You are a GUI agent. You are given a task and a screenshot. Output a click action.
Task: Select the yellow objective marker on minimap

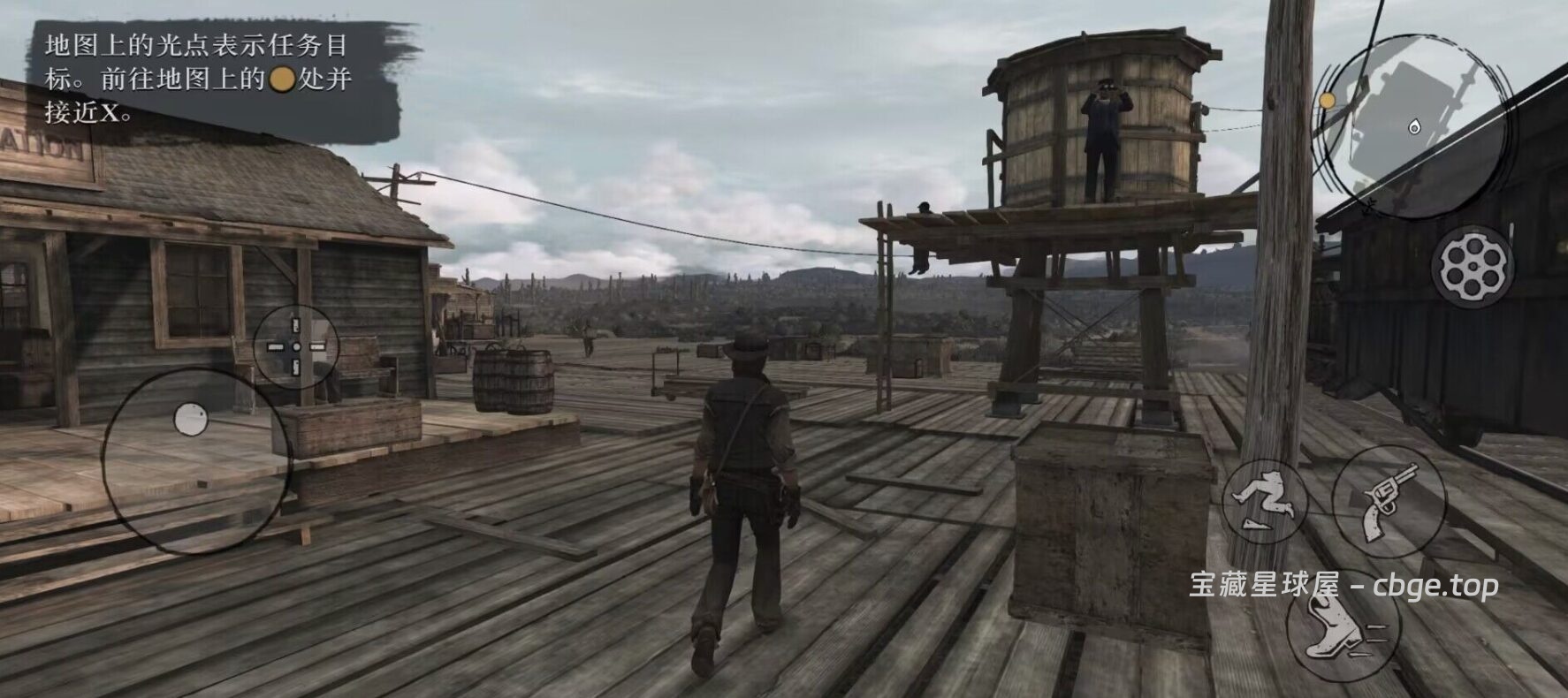1327,102
